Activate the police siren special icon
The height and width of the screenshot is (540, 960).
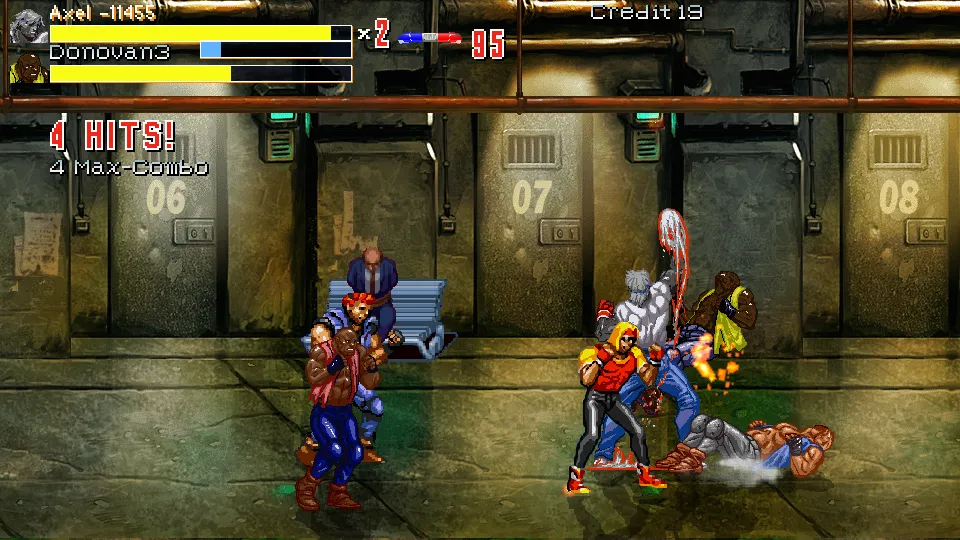[x=429, y=39]
